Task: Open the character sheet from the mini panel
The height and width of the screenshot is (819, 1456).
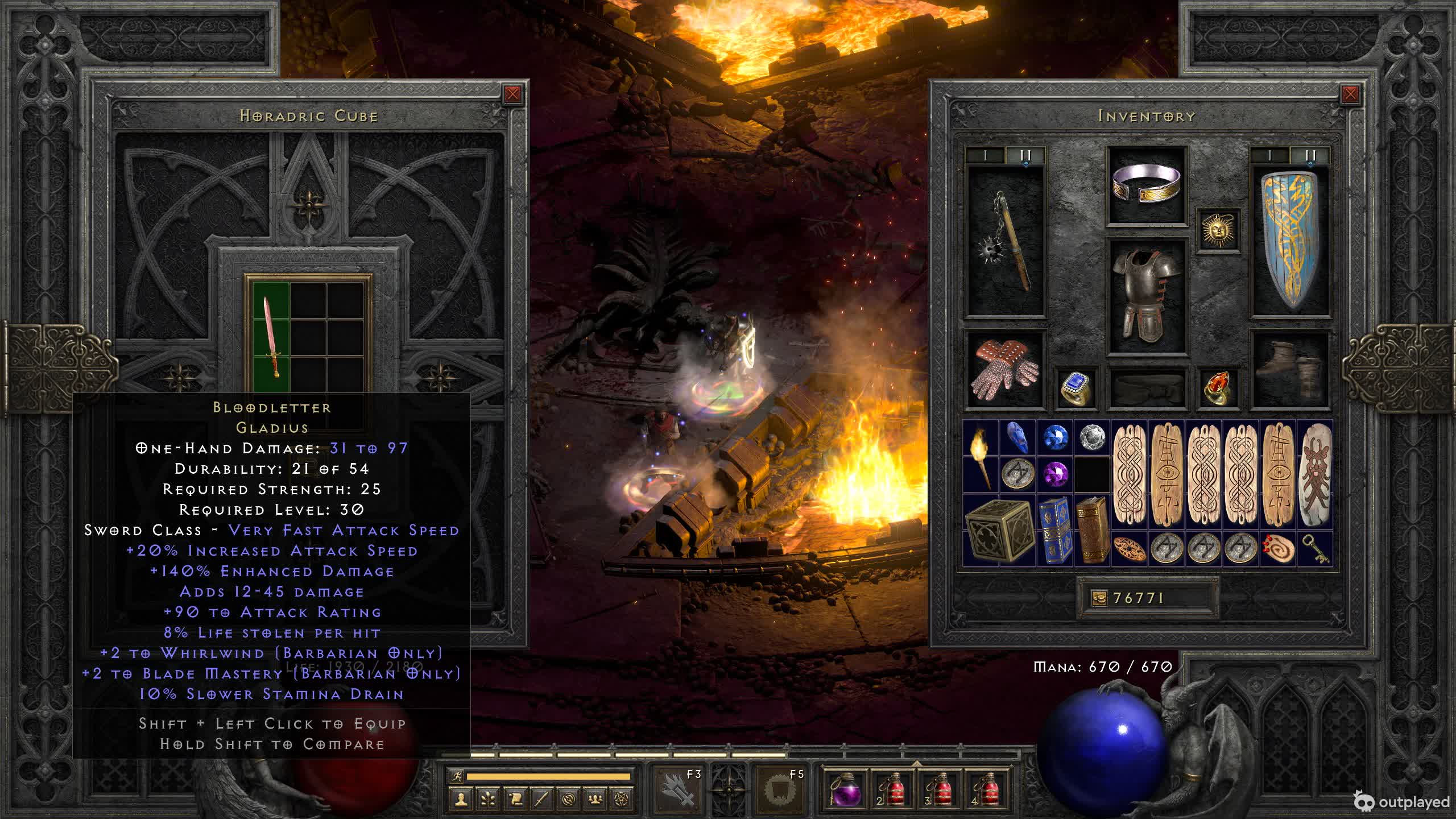Action: 461,800
